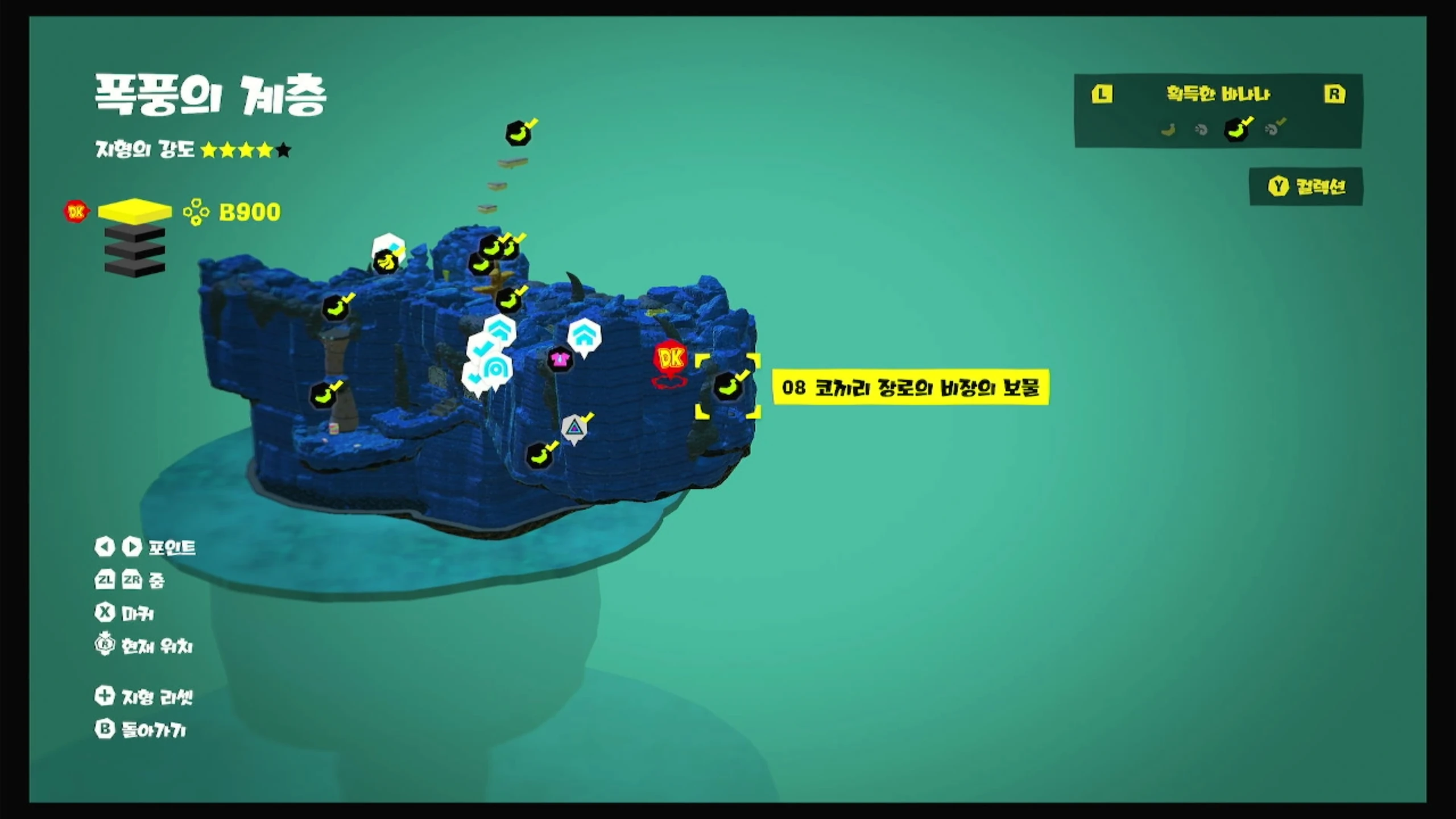Choose the gray triangle challenge marker
This screenshot has height=819, width=1456.
click(x=574, y=427)
